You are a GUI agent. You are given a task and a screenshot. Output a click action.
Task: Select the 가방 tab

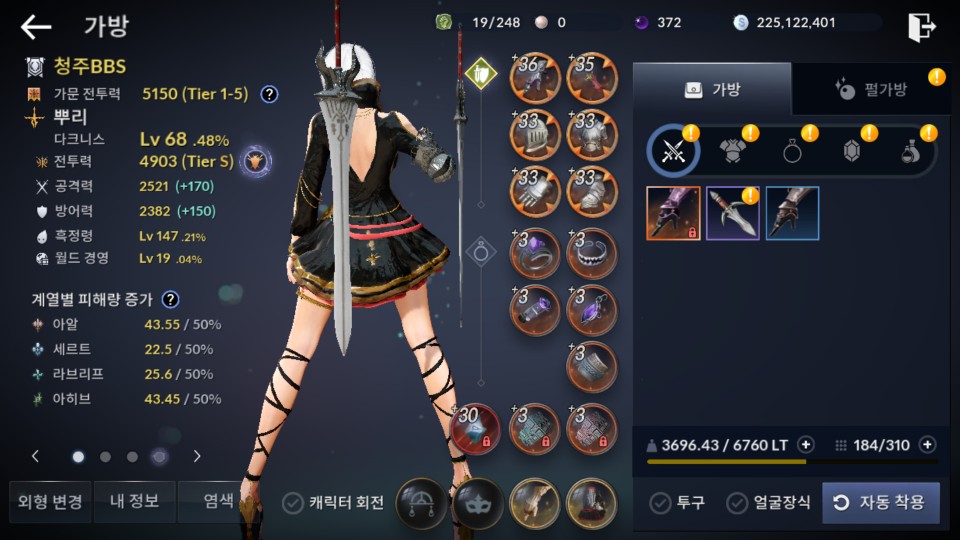click(x=712, y=90)
